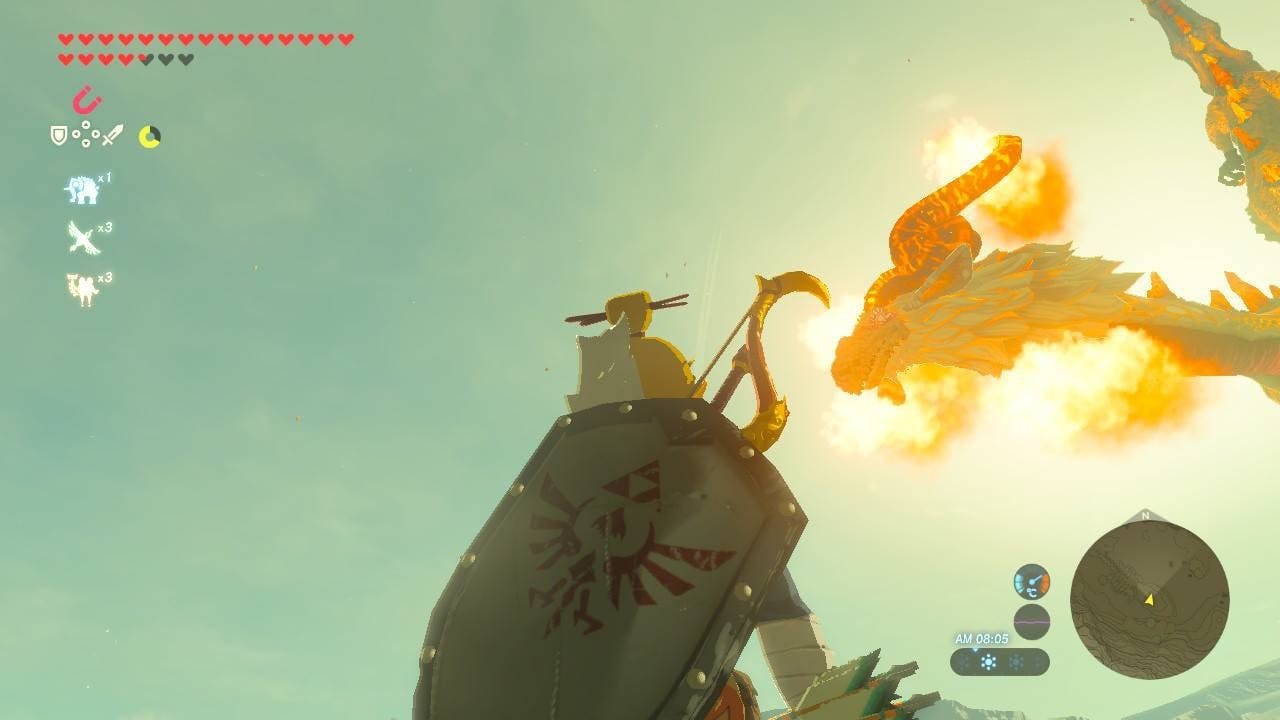Open the circular minimap
This screenshot has width=1280, height=720.
[1149, 600]
